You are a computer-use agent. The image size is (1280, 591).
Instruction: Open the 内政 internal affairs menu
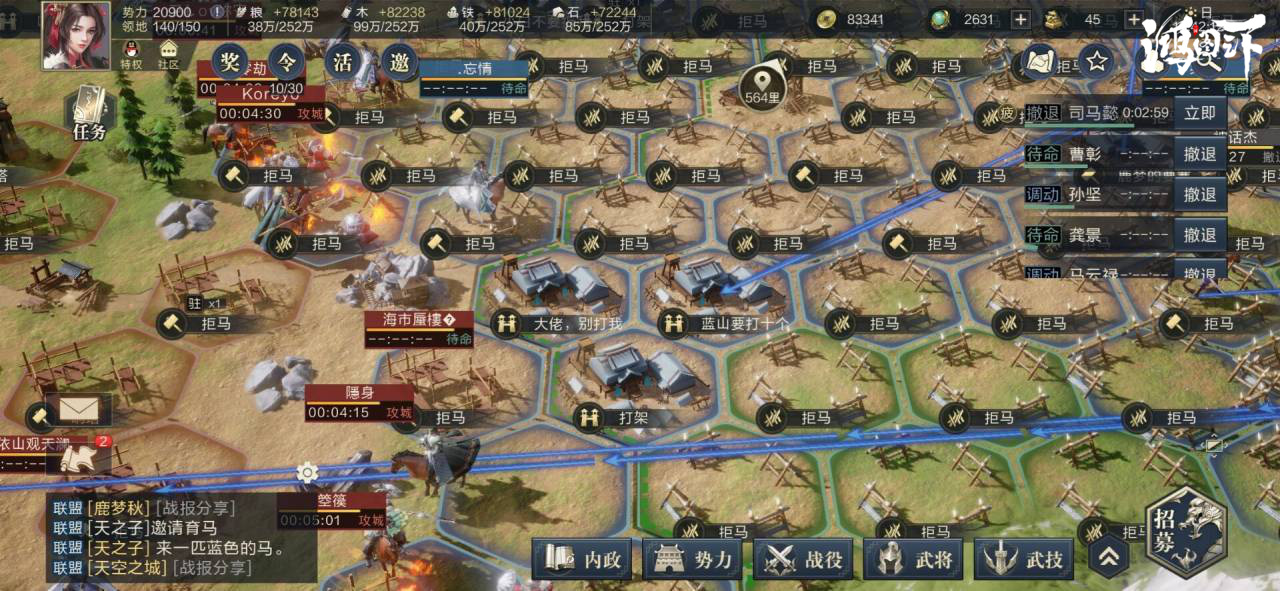pos(582,560)
